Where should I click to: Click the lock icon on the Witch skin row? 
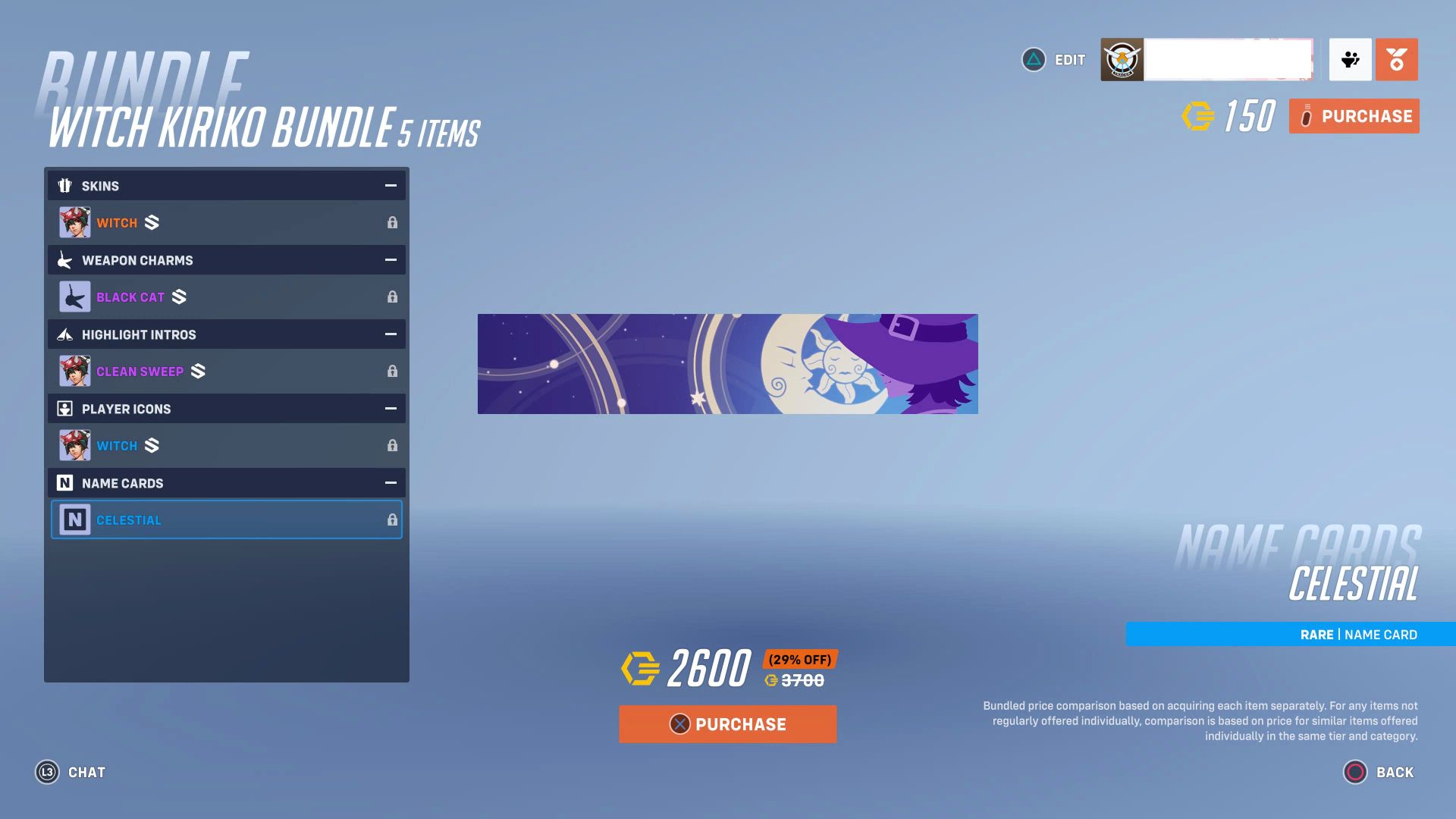[x=392, y=222]
